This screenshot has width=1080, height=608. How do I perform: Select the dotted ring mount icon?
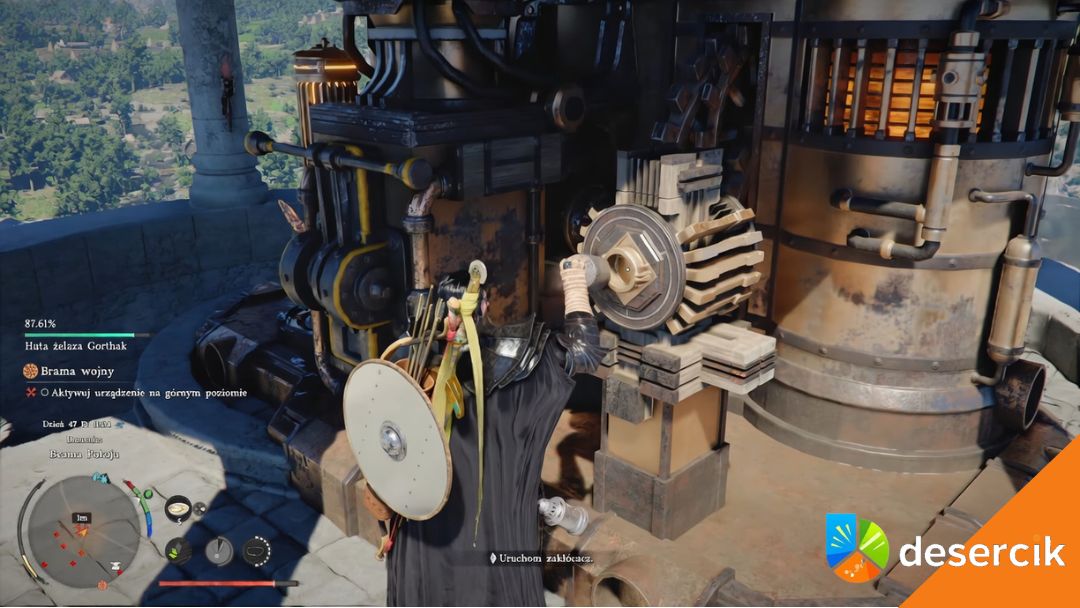click(257, 550)
